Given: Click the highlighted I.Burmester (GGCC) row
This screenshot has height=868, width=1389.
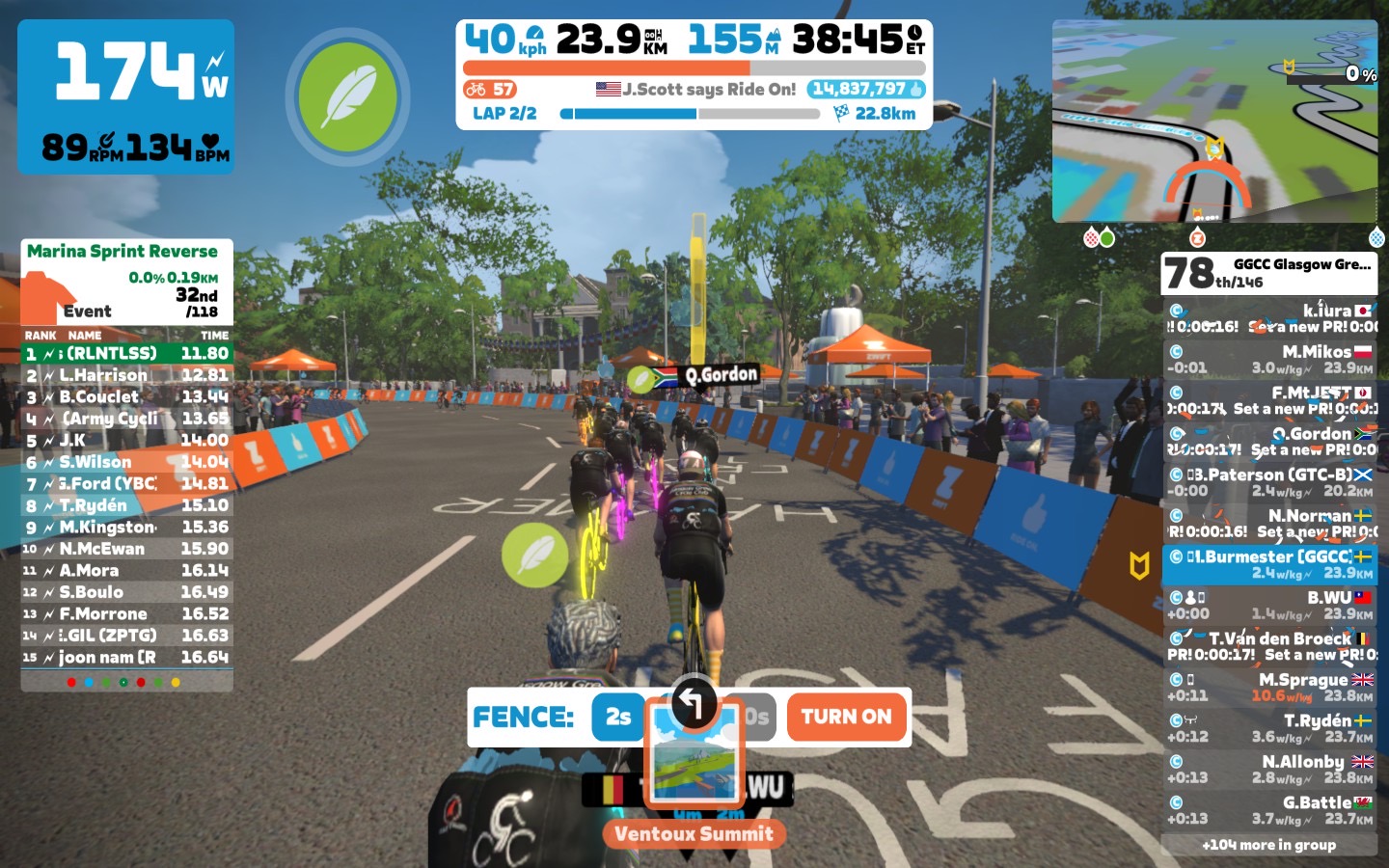Looking at the screenshot, I should point(1269,564).
